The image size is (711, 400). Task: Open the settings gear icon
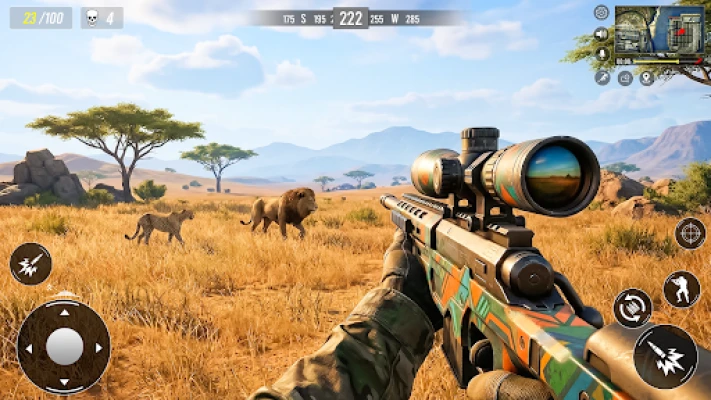601,13
